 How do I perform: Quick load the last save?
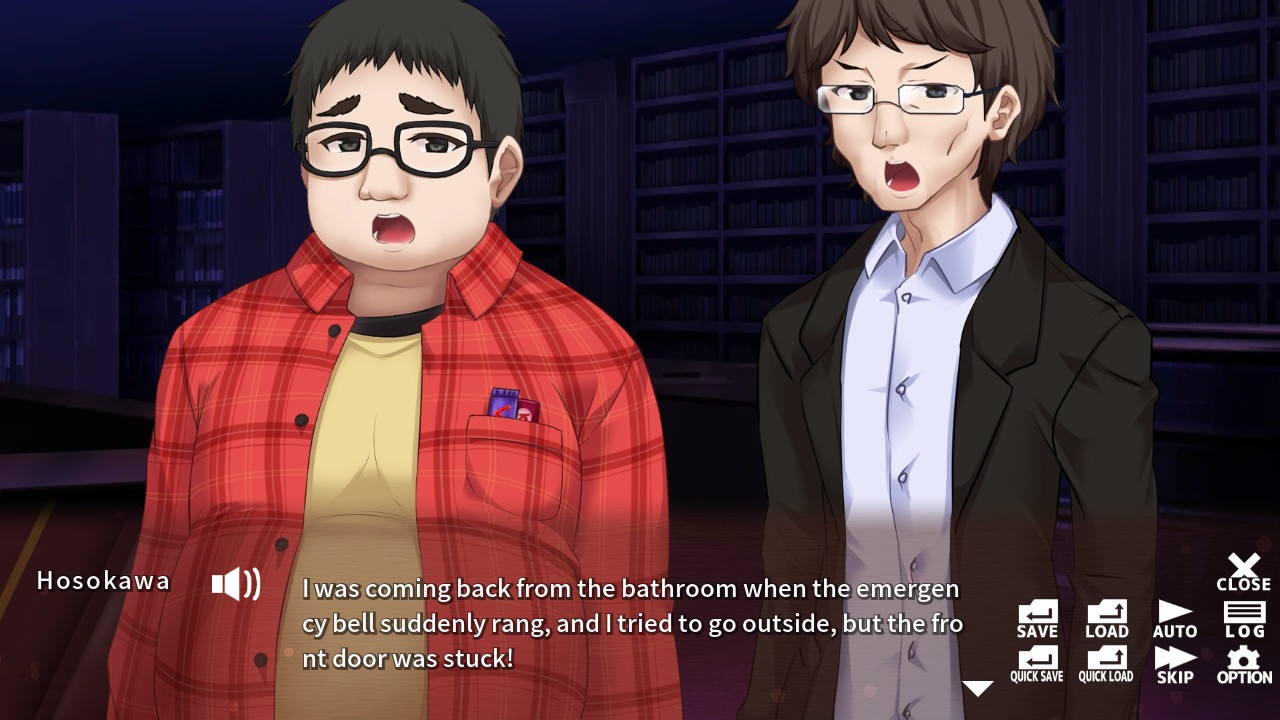[x=1105, y=662]
